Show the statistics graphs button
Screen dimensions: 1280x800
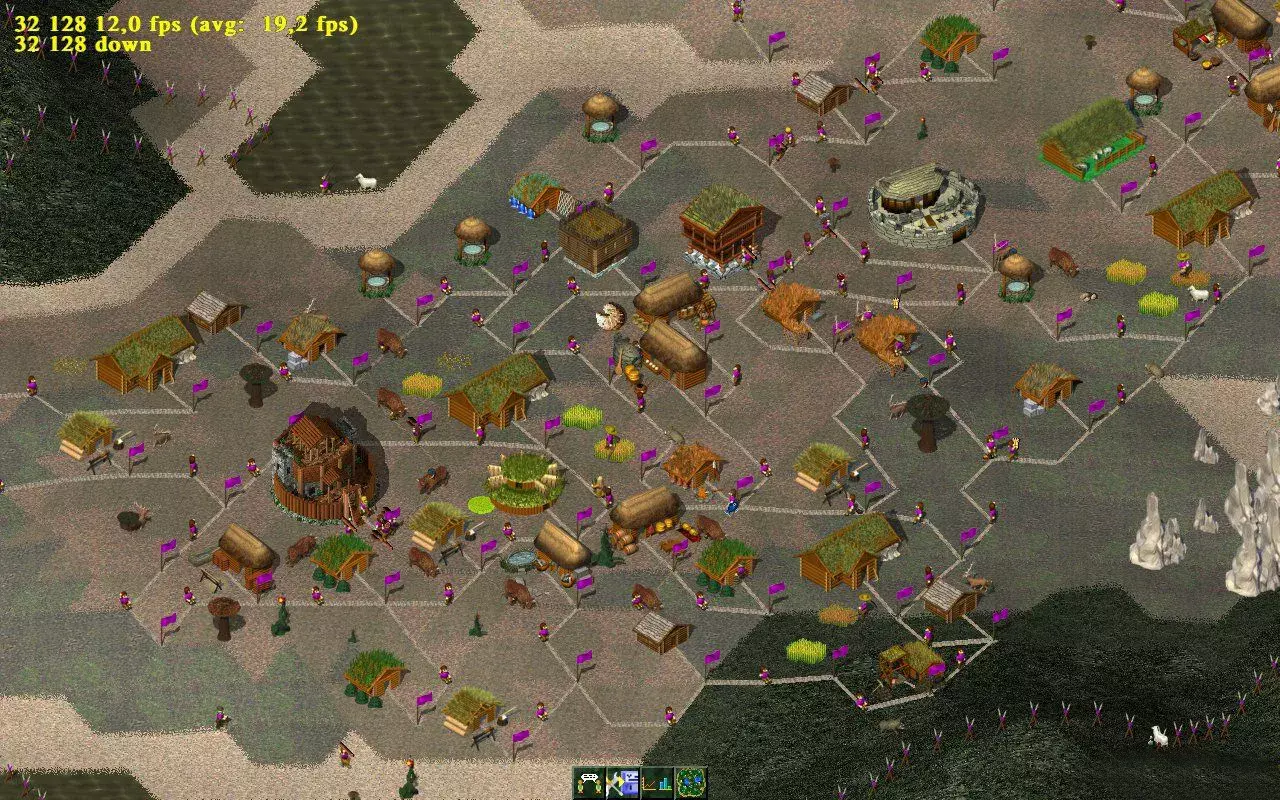click(657, 783)
